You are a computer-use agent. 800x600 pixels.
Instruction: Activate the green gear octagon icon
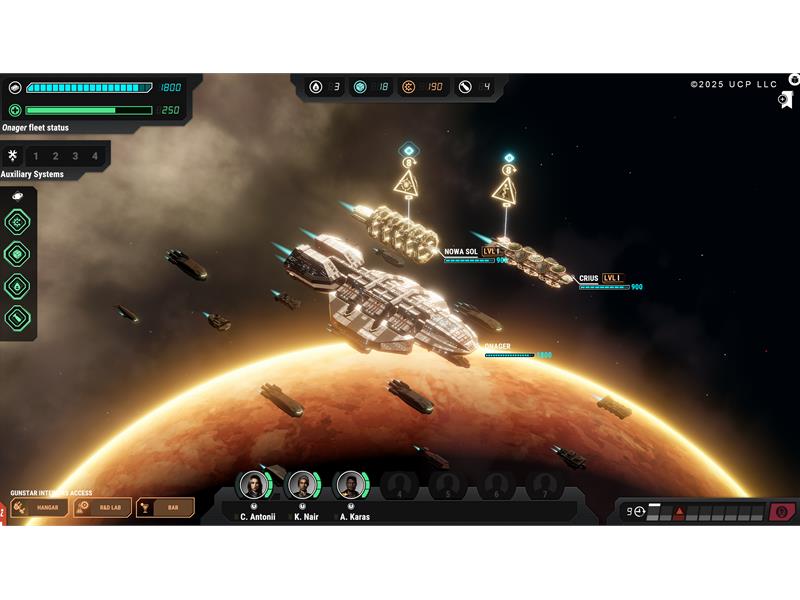17,222
